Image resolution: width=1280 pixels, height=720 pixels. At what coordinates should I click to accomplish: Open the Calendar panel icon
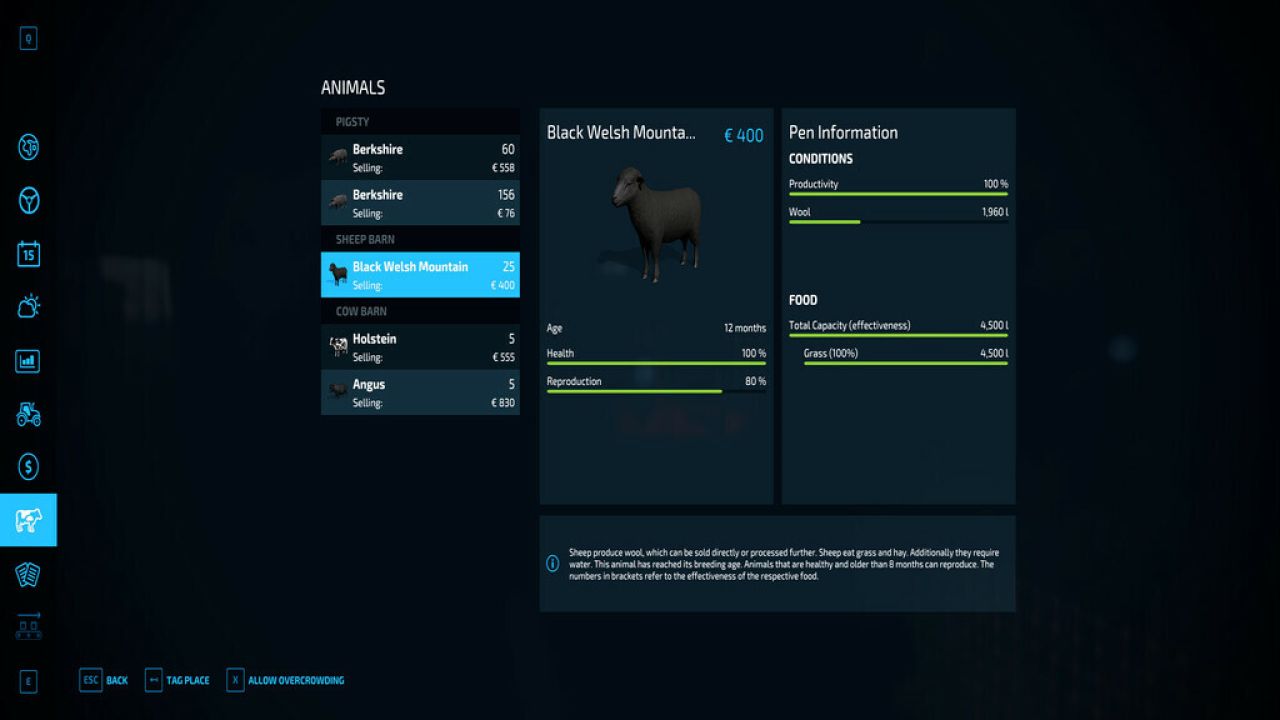point(27,255)
